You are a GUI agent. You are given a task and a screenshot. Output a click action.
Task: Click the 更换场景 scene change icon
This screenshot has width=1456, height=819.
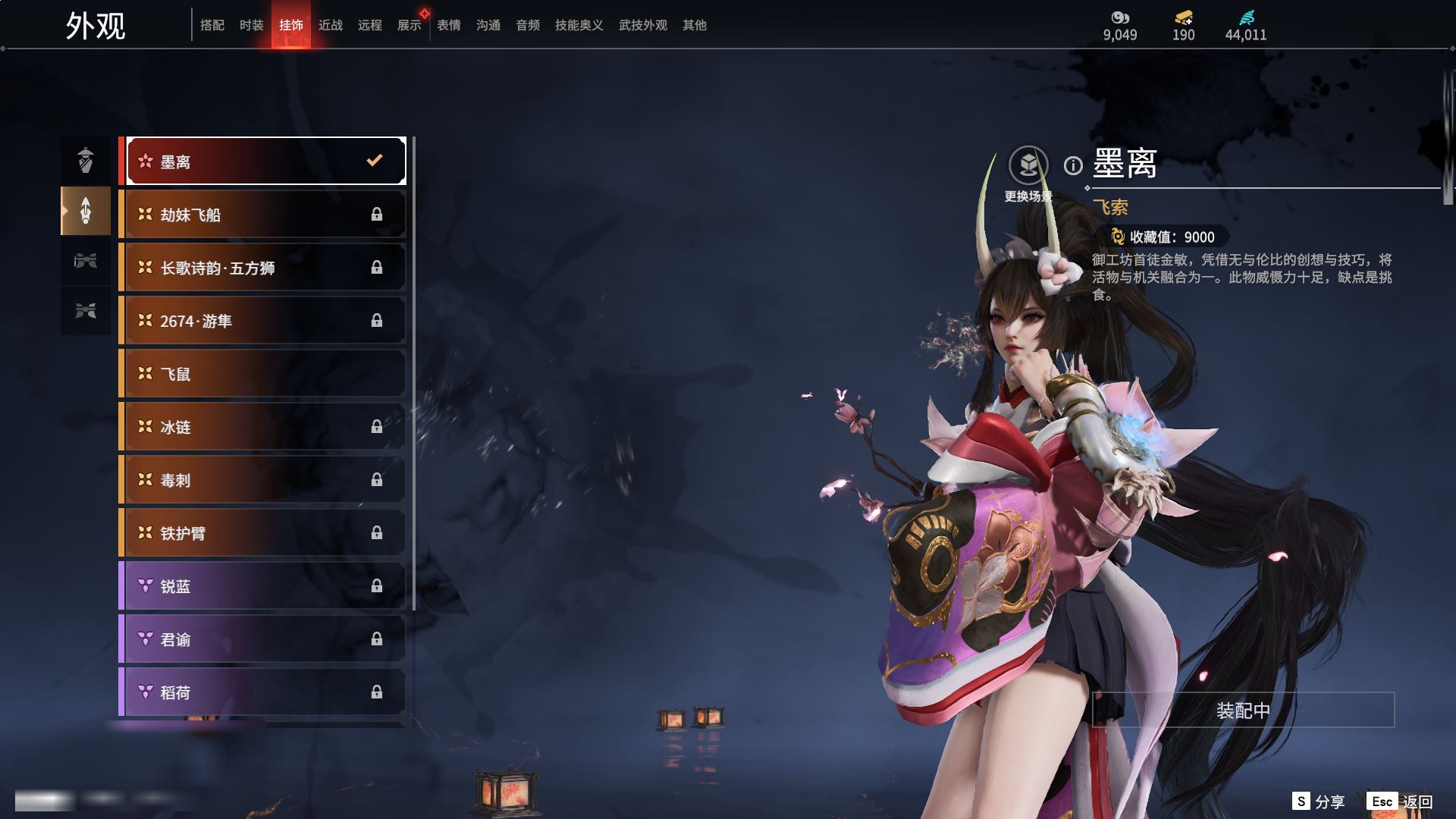click(x=1028, y=165)
